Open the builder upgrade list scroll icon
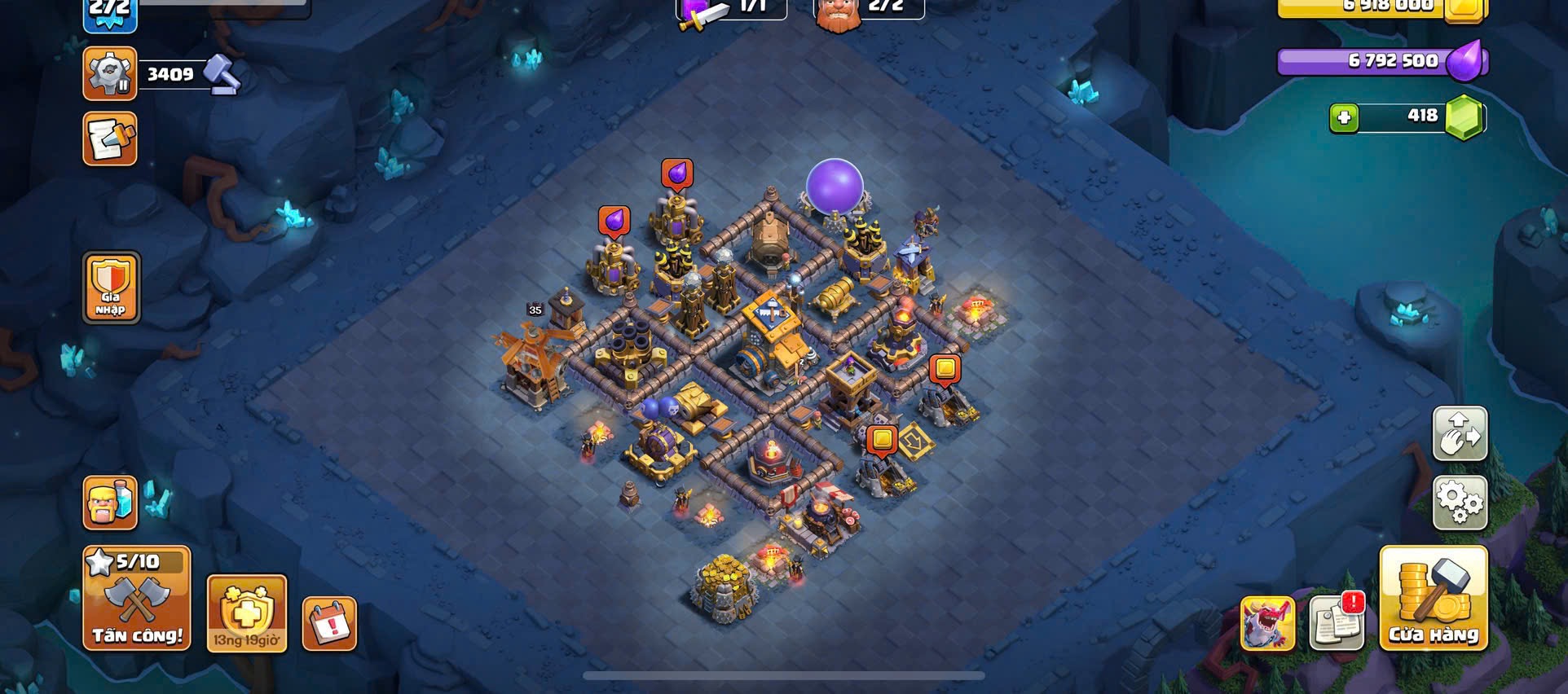This screenshot has height=694, width=1568. click(110, 139)
